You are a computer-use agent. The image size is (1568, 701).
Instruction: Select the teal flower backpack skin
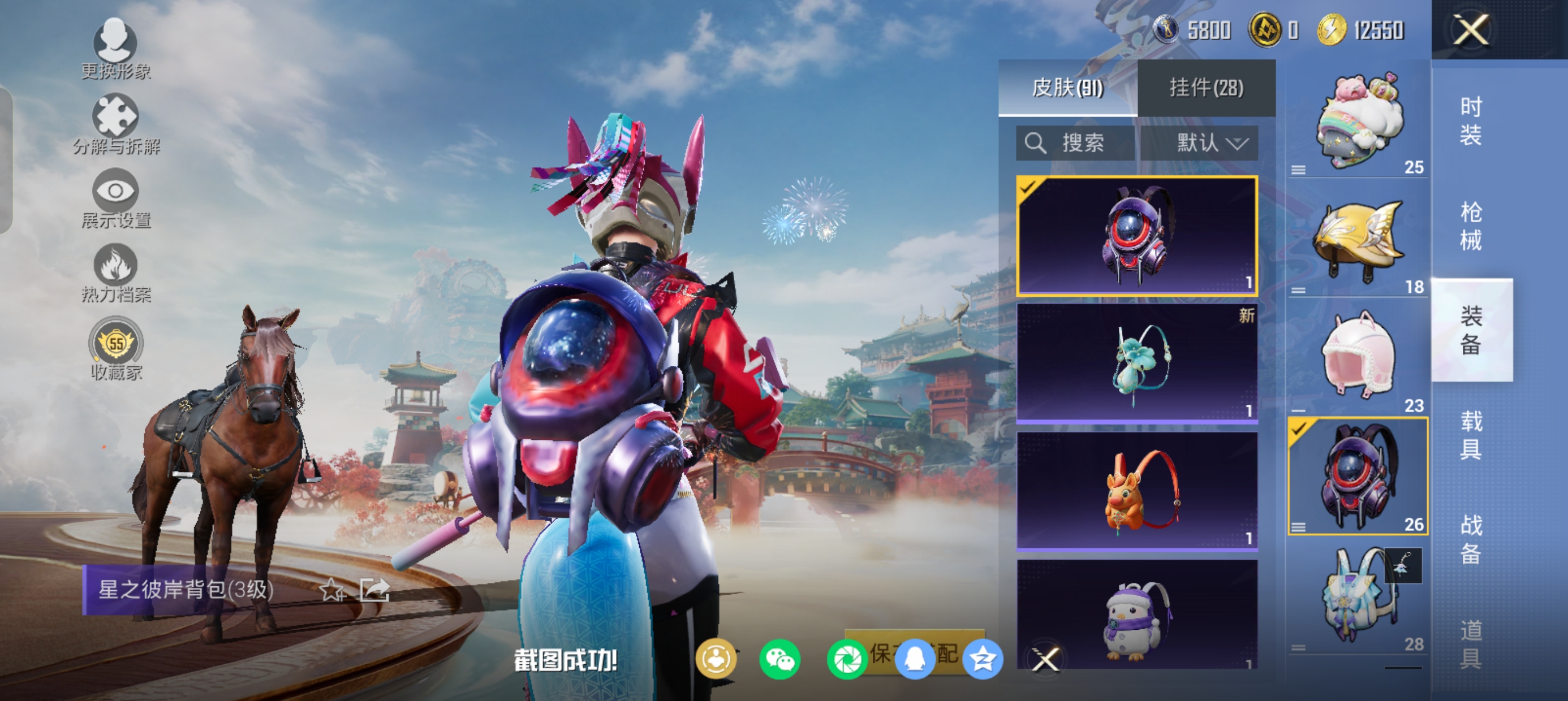1136,363
